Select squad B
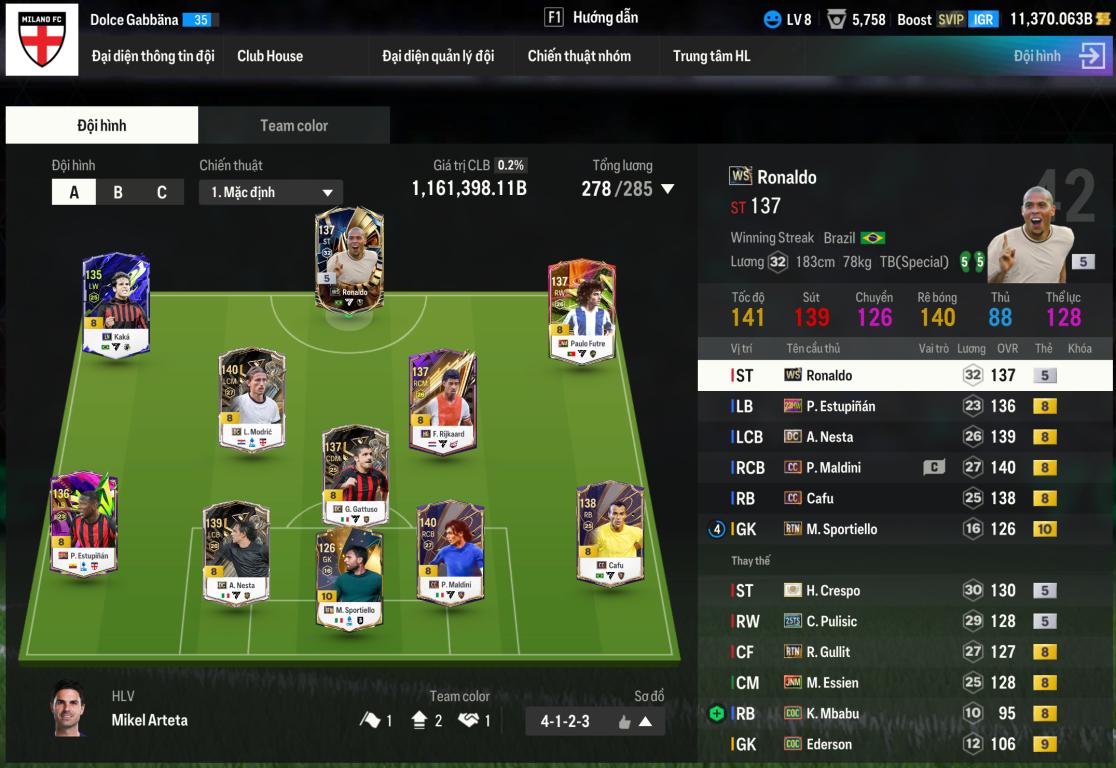Image resolution: width=1116 pixels, height=768 pixels. point(118,192)
